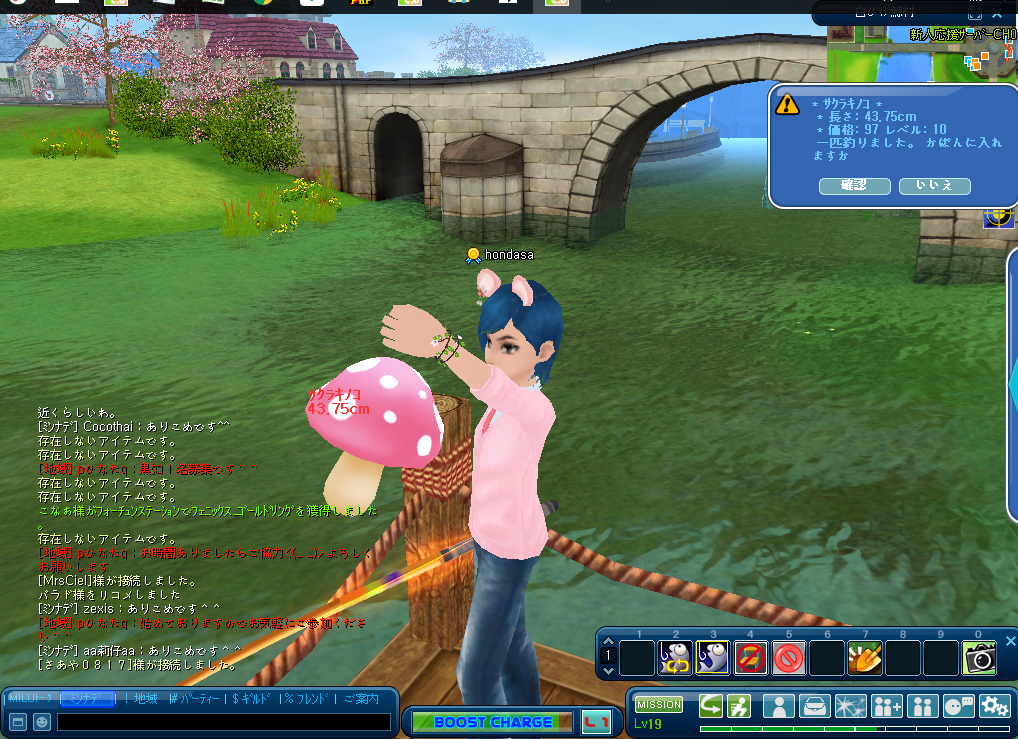
Task: Open the village minimap
Action: click(x=921, y=62)
